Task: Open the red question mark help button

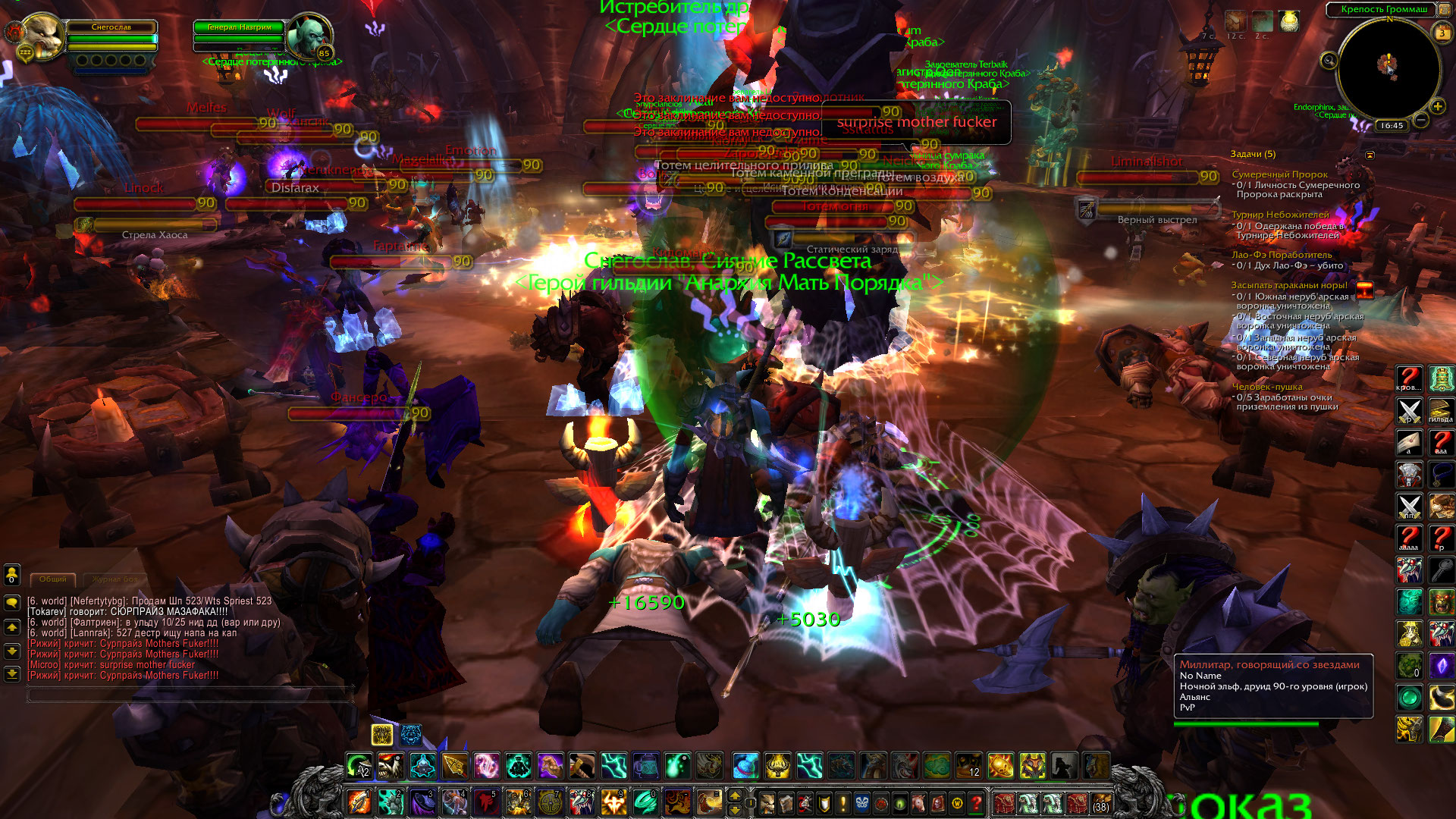Action: [977, 802]
